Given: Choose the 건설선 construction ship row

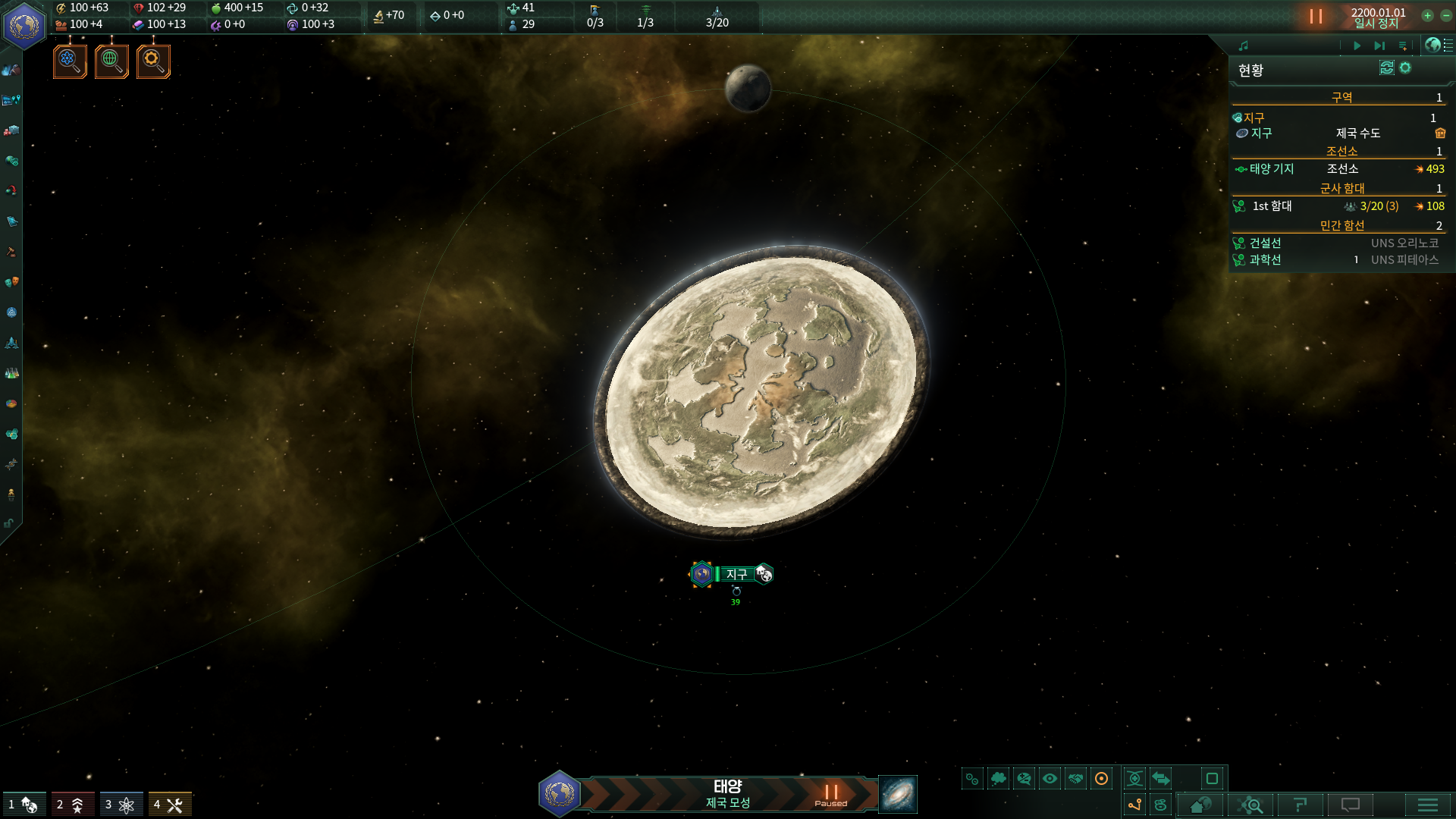Looking at the screenshot, I should [1265, 243].
